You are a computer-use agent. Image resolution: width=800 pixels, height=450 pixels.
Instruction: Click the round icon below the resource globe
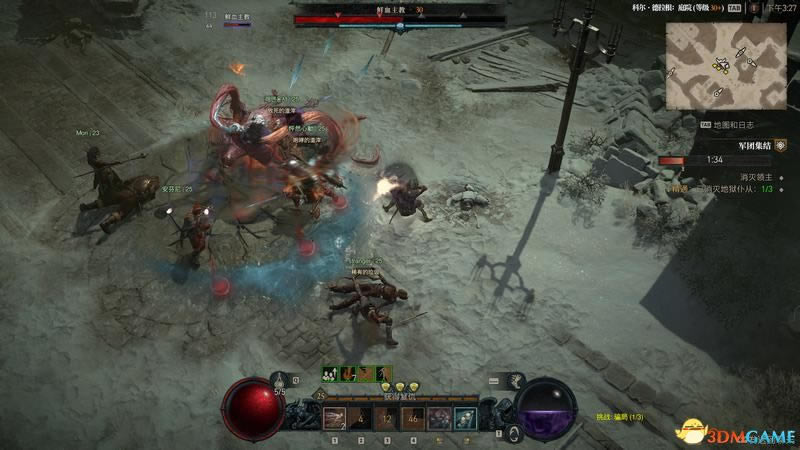coord(514,433)
